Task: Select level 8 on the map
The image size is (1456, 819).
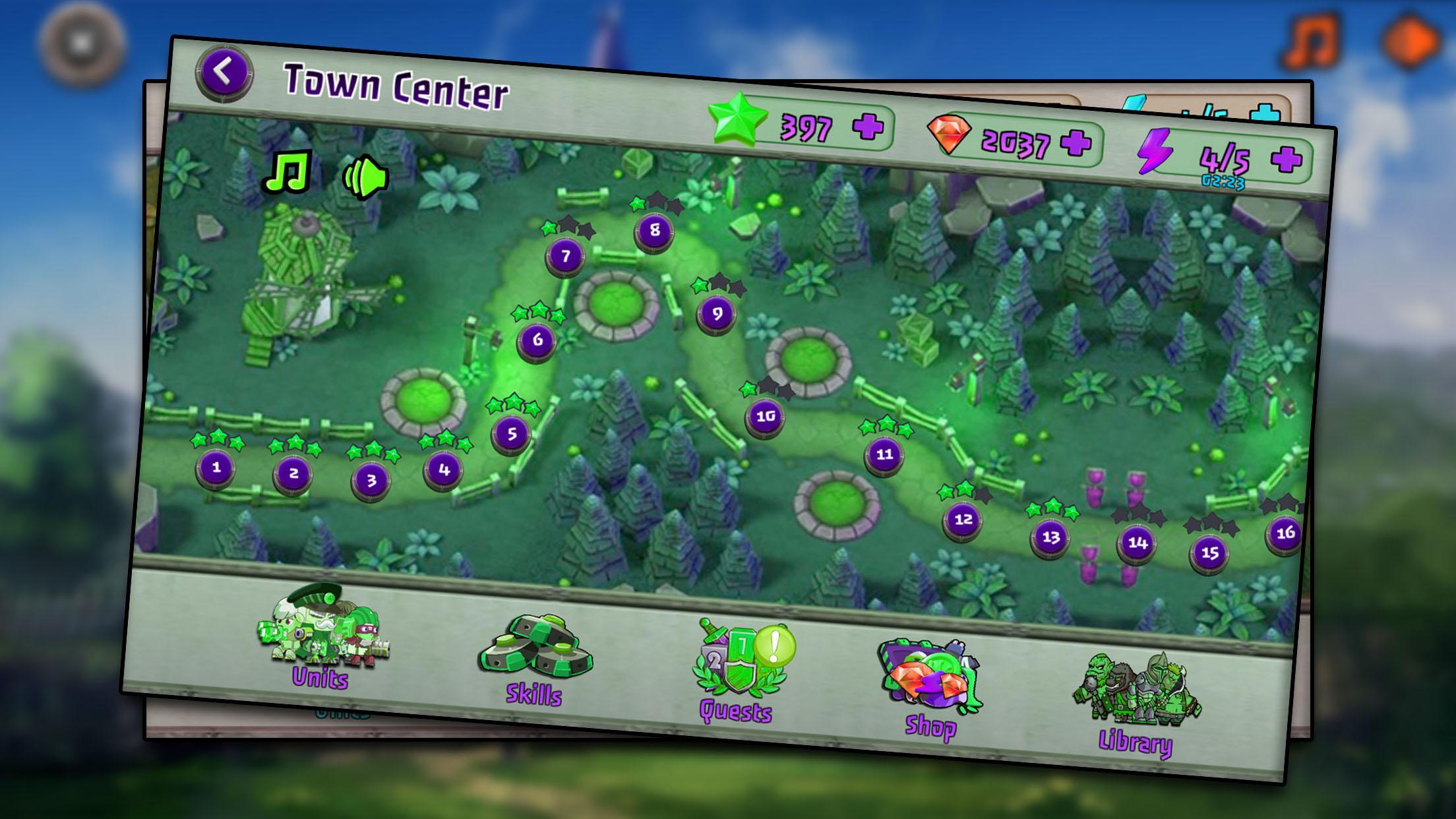Action: tap(654, 231)
